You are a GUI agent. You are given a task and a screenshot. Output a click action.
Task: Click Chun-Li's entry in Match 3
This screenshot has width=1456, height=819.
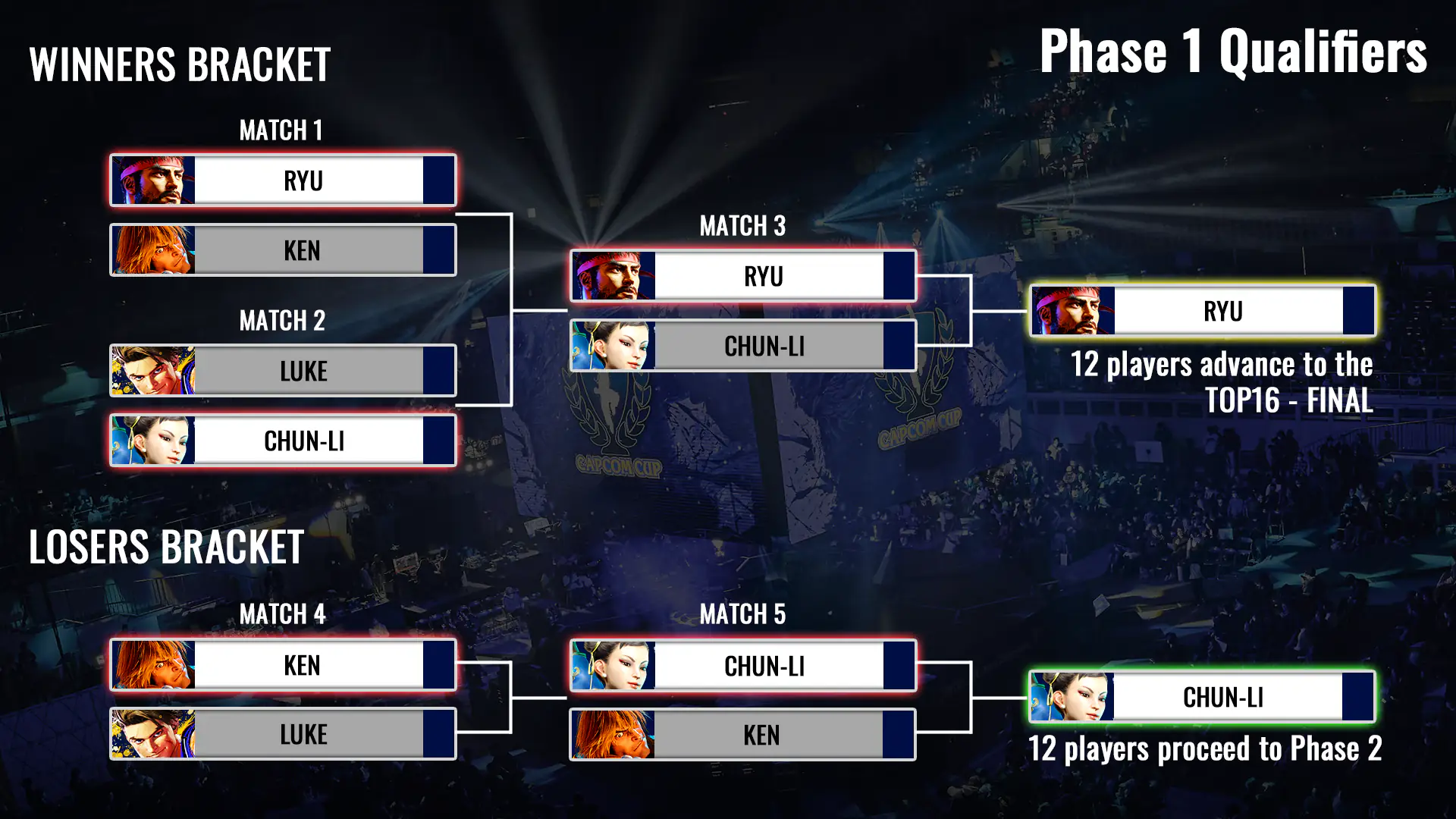pos(743,346)
